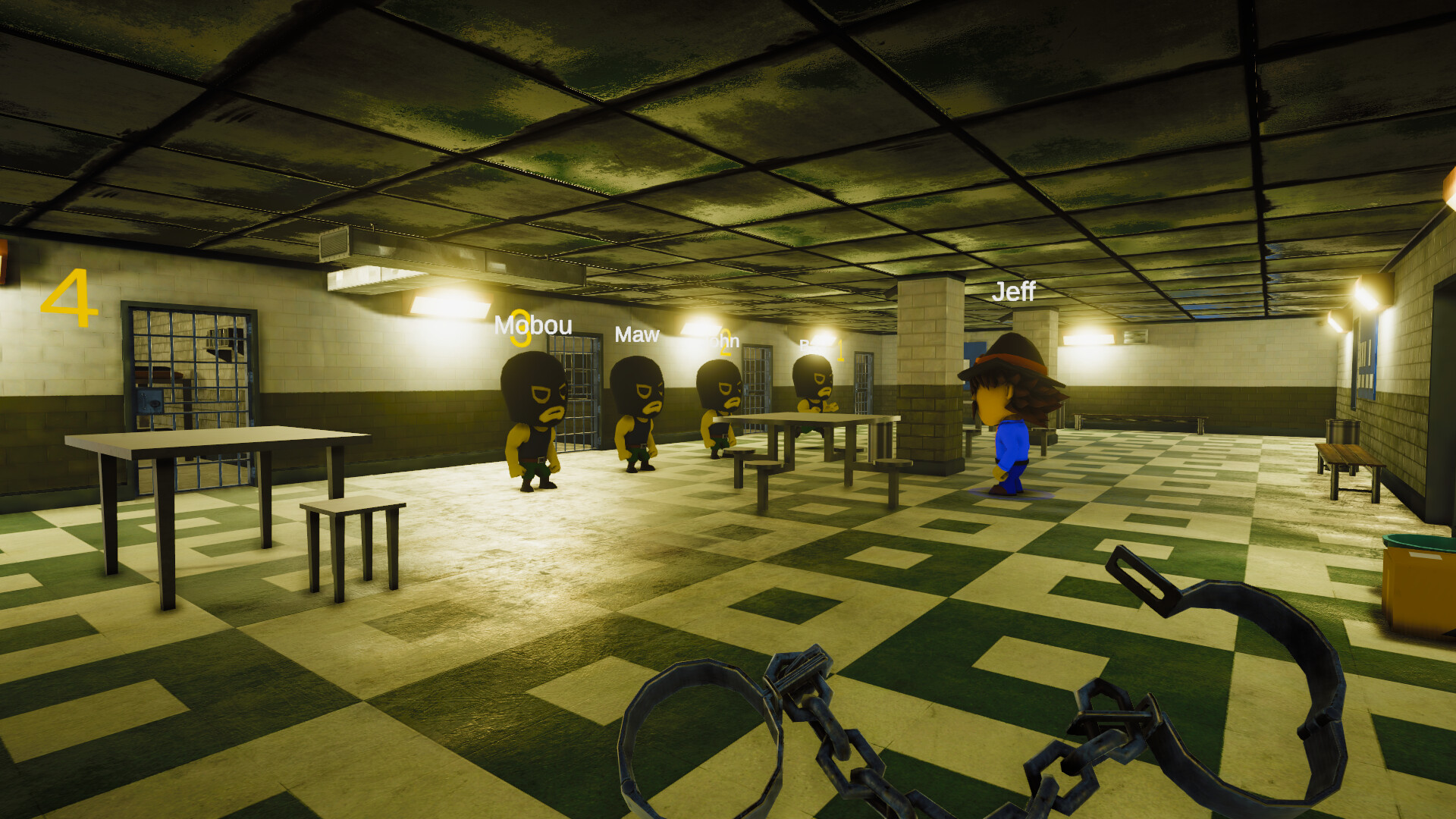
Task: Click the name label Mobou
Action: click(532, 328)
